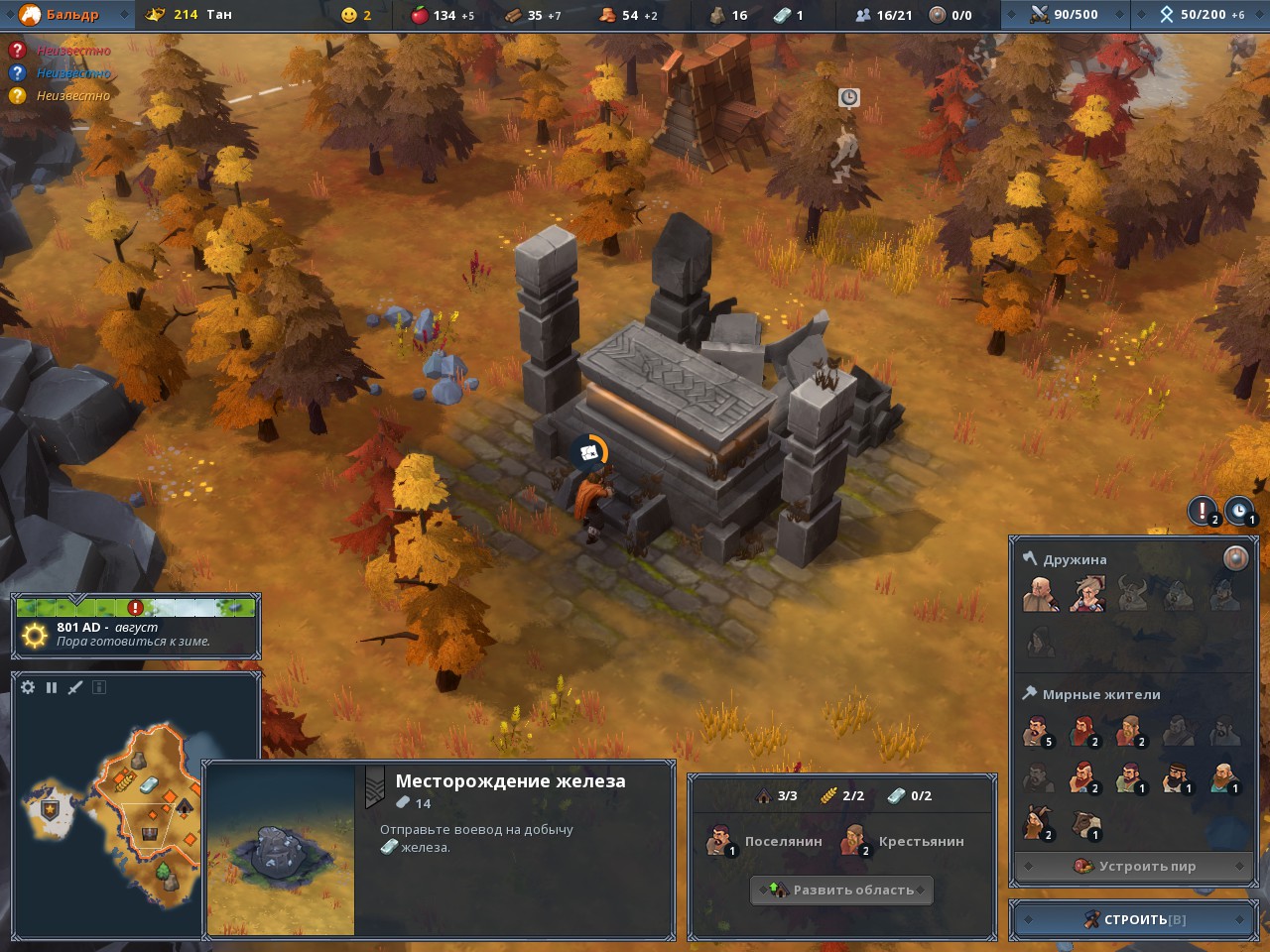Open the clock notification icon
Screen dimensions: 1270x952
(1239, 511)
